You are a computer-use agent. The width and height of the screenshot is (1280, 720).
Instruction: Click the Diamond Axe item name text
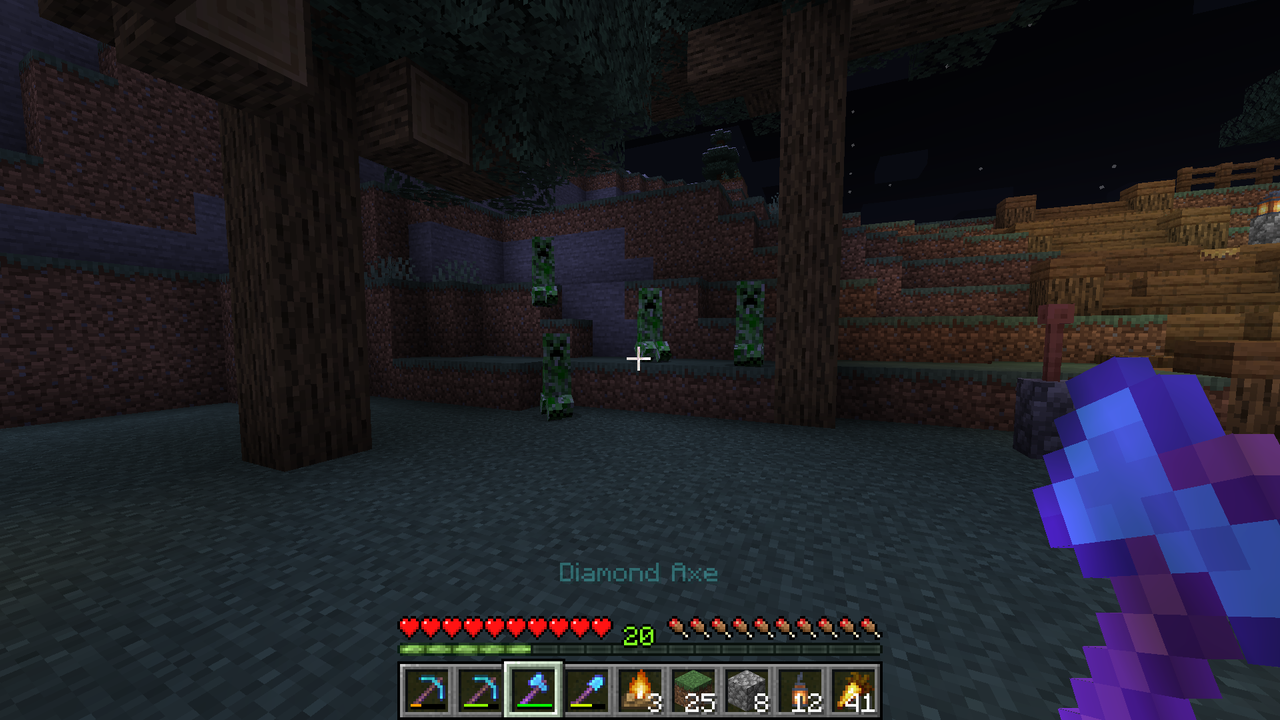[637, 573]
